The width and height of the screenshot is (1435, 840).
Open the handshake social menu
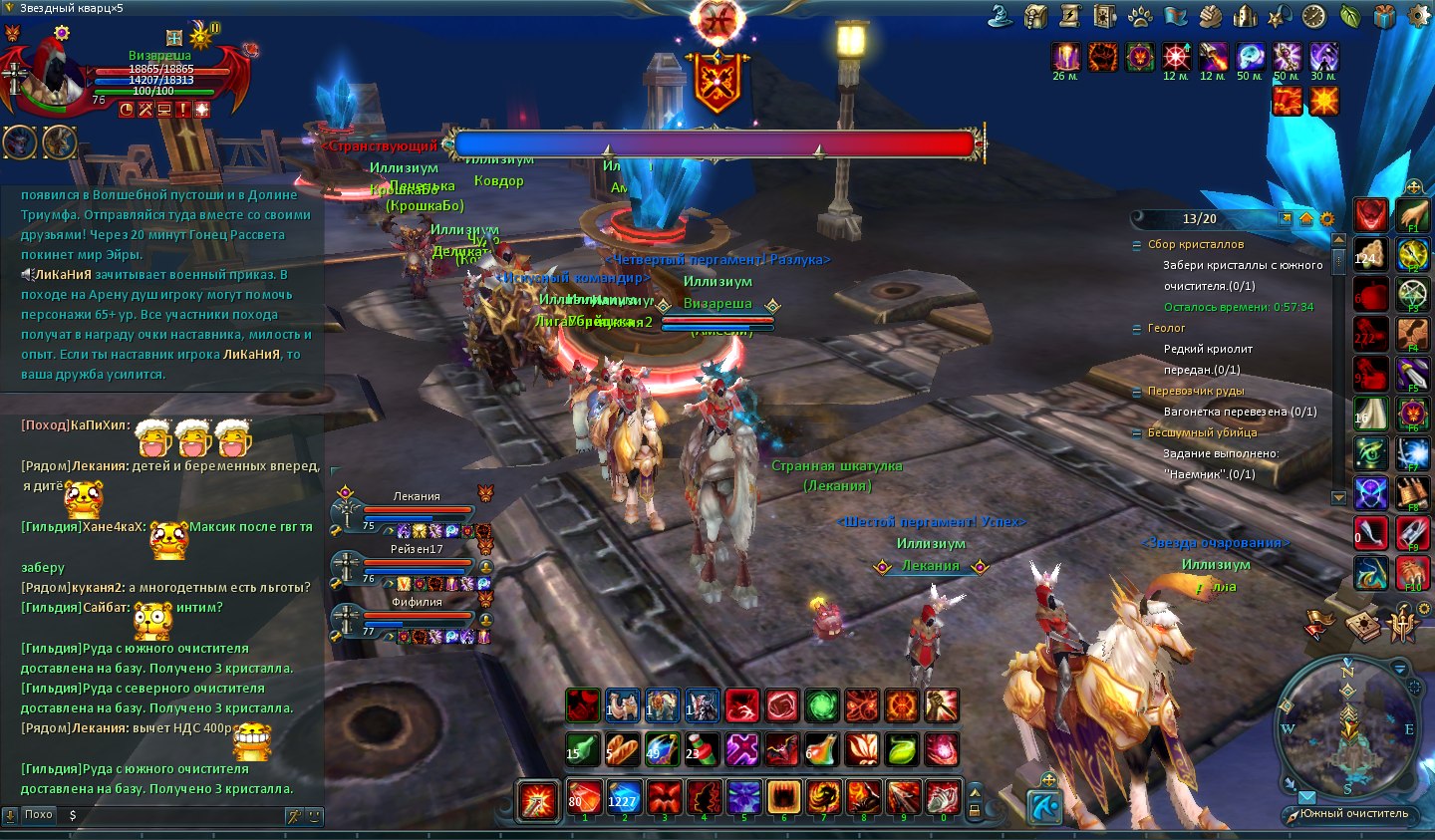tap(1210, 16)
